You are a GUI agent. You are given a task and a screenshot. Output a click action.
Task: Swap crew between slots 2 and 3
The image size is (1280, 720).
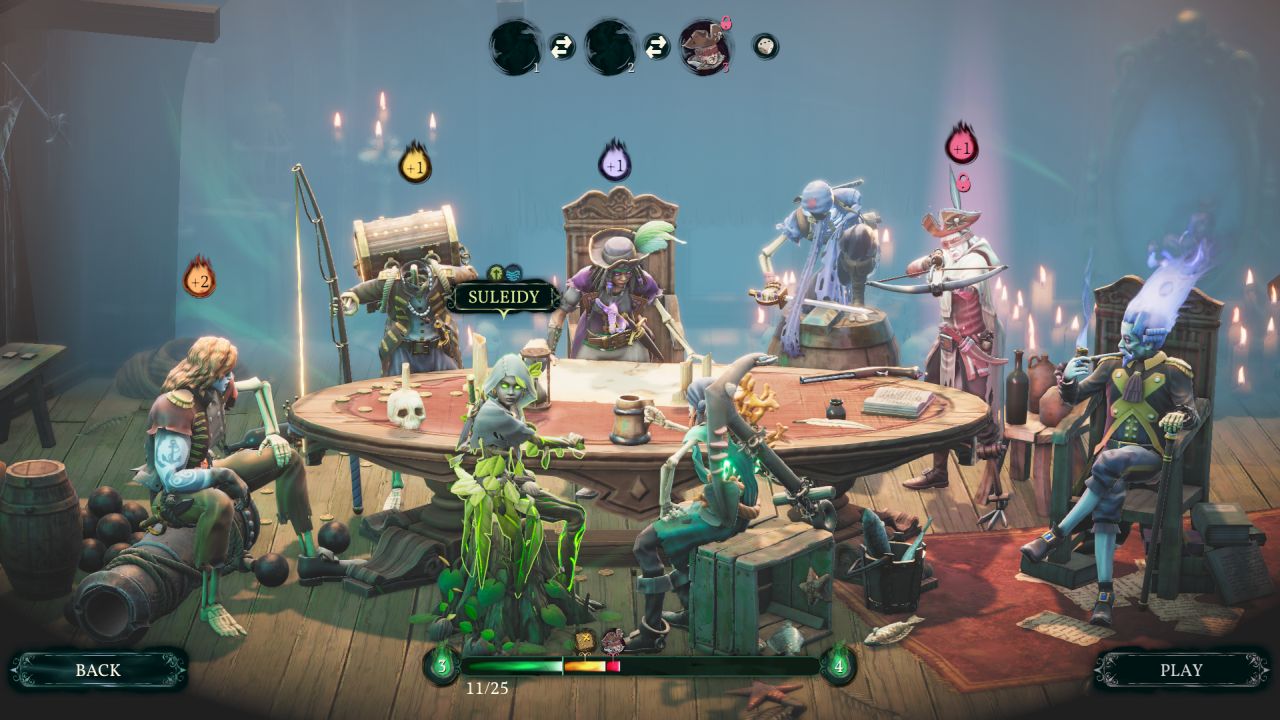(656, 47)
